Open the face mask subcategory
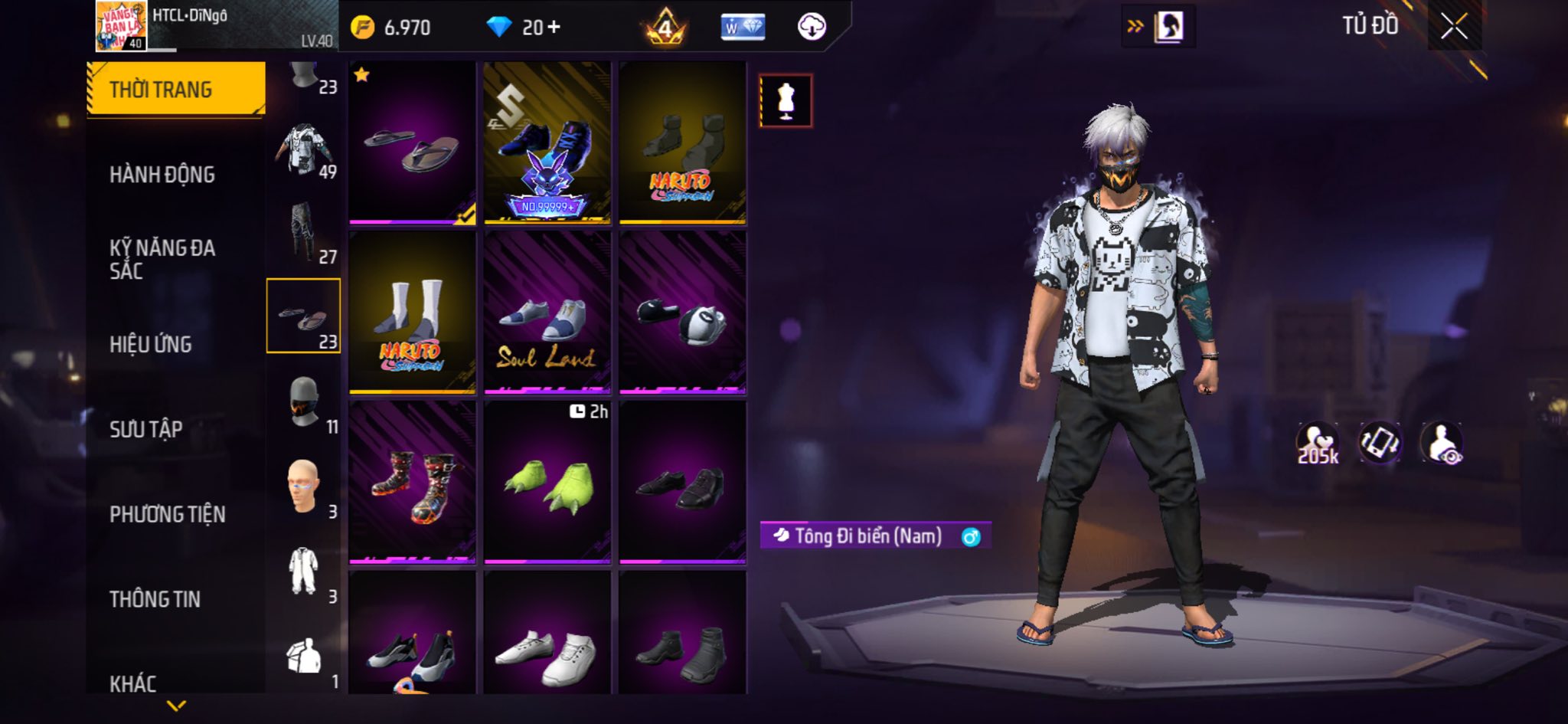Viewport: 1568px width, 724px height. (304, 403)
